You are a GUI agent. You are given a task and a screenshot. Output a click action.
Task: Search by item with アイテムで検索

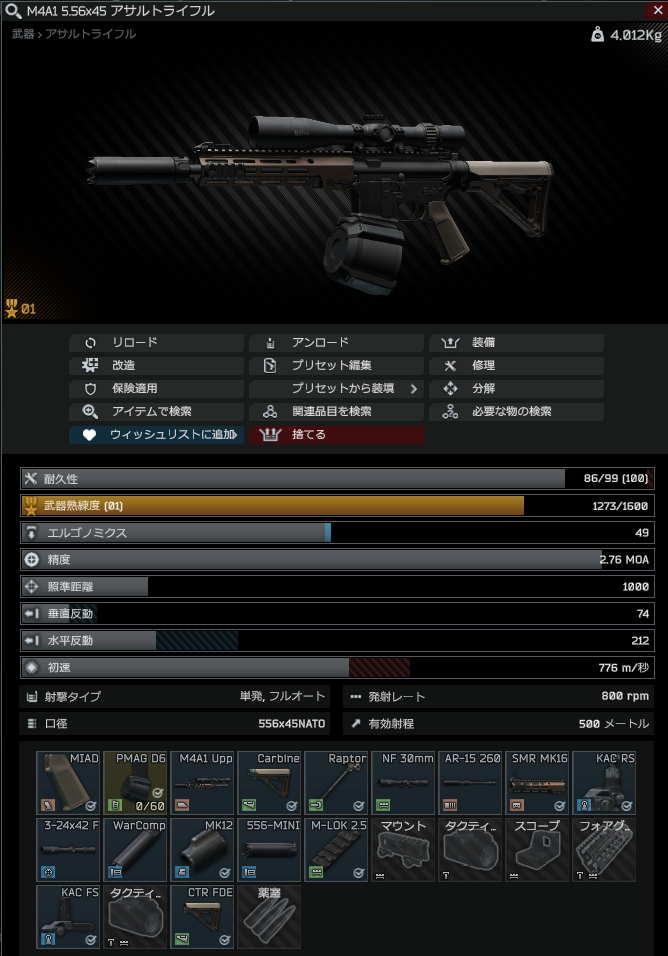click(x=156, y=412)
